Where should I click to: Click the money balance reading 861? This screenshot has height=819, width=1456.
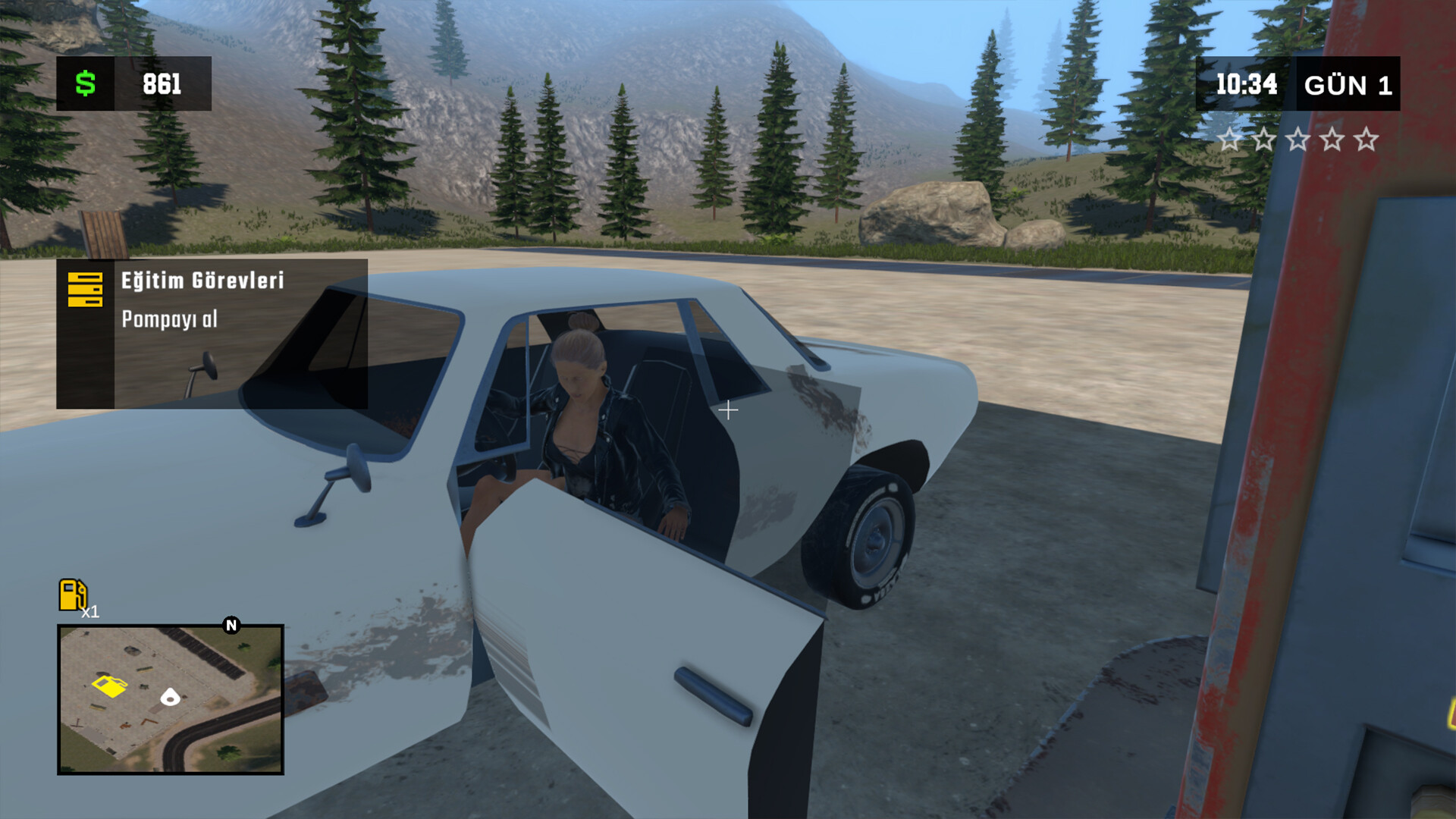pos(160,85)
